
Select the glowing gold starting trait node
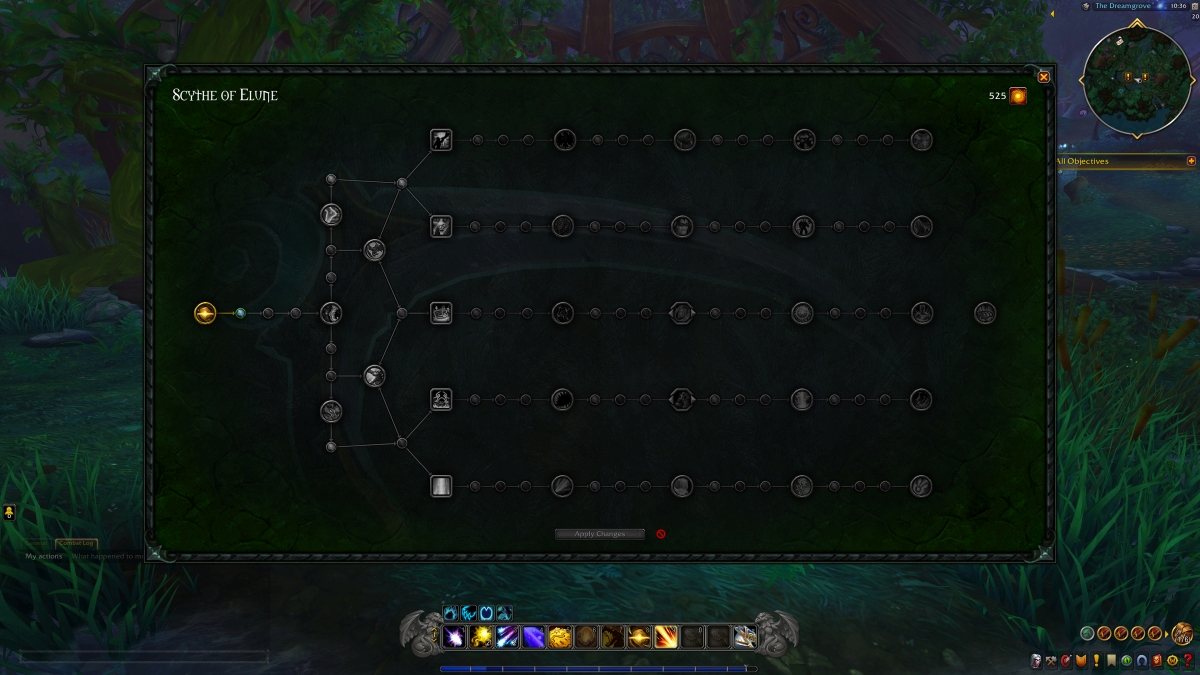coord(205,313)
